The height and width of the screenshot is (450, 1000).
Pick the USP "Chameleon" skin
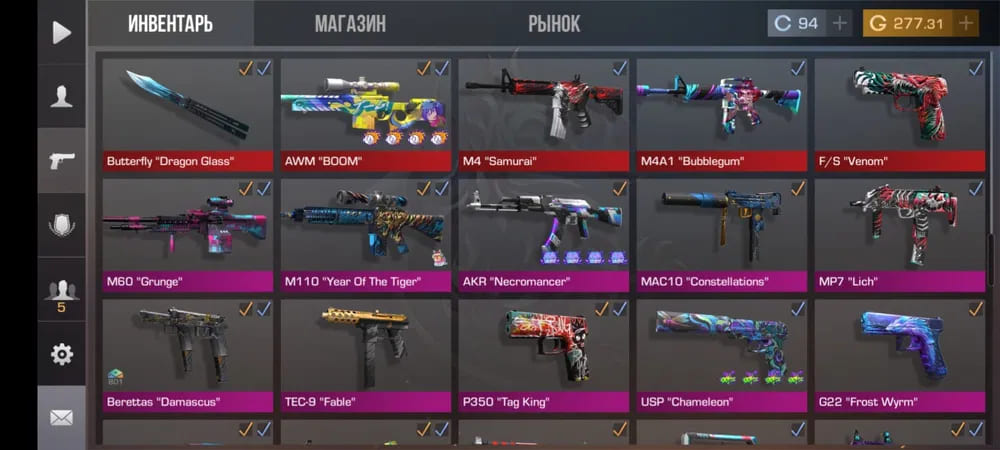tap(721, 355)
